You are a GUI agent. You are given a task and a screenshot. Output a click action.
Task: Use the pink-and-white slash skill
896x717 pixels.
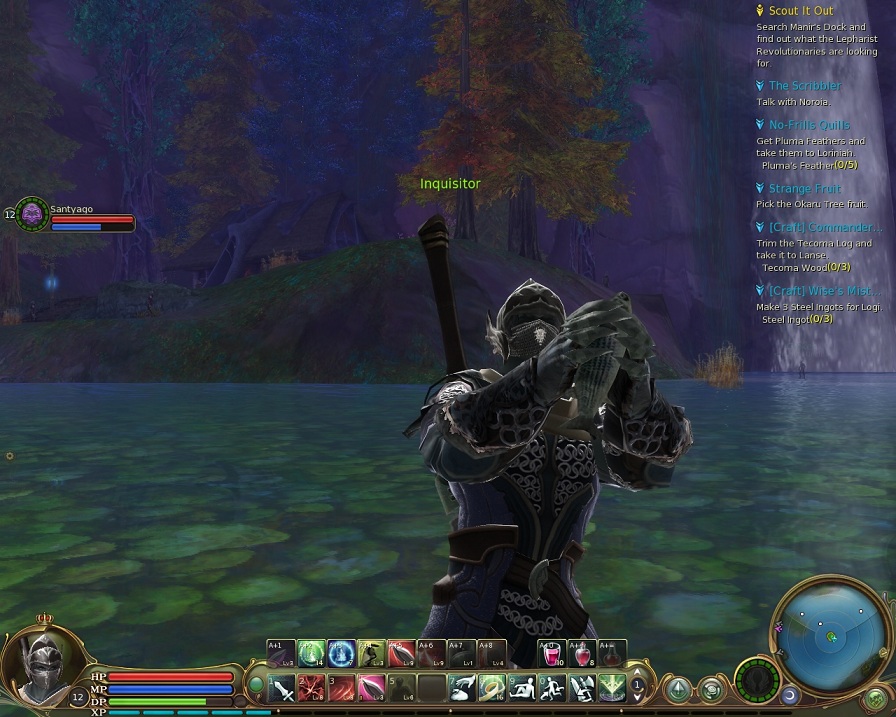(371, 688)
